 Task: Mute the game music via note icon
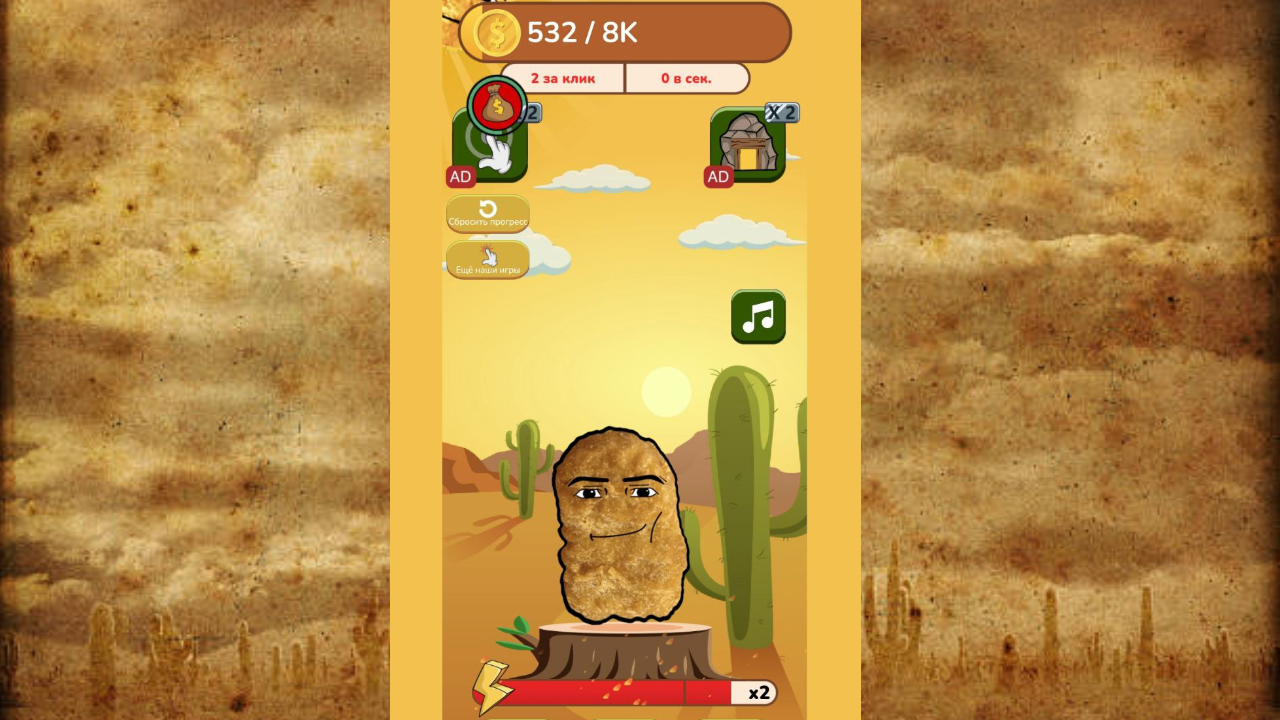[758, 317]
